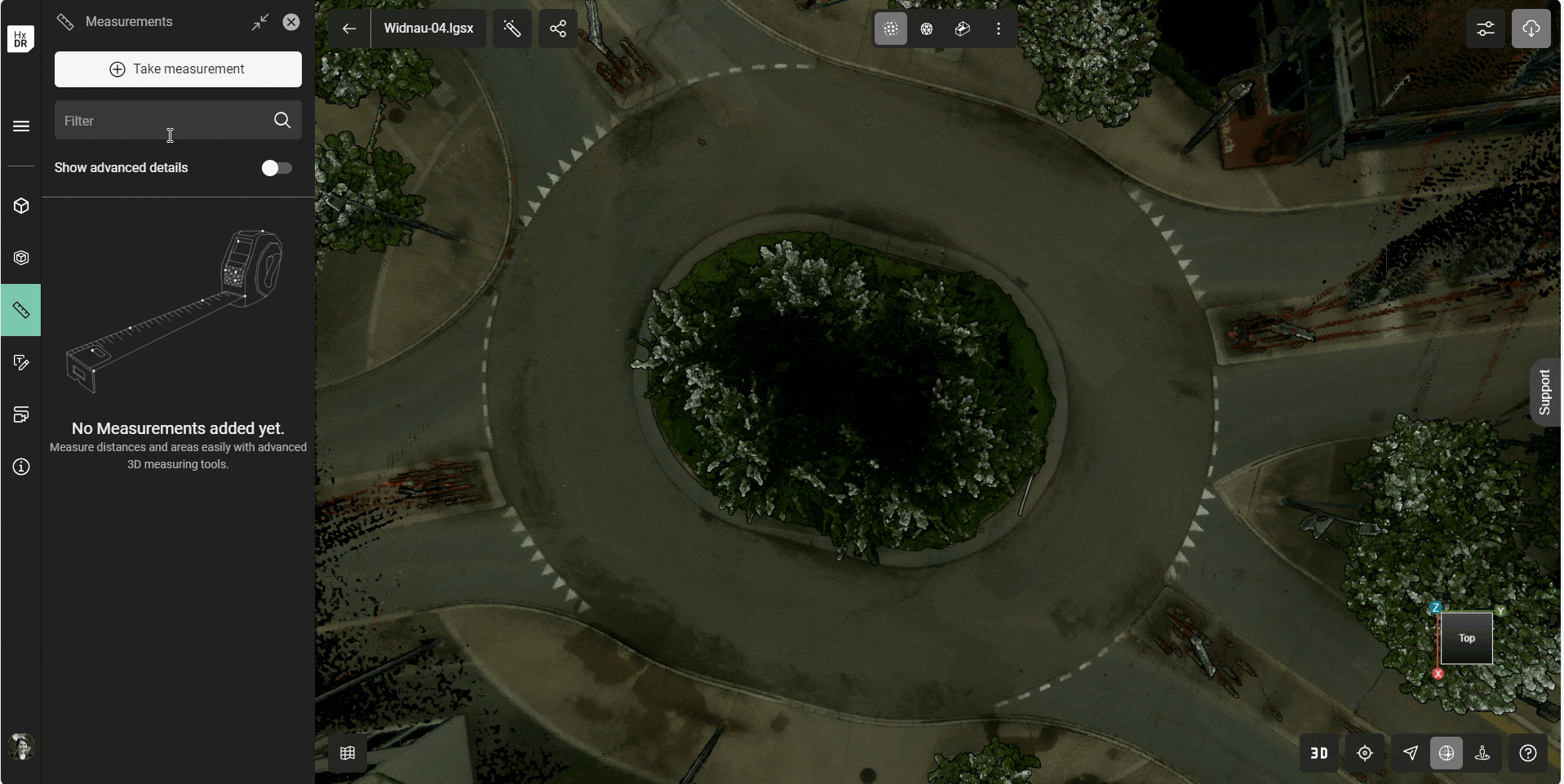Click the Take measurement button
The height and width of the screenshot is (784, 1564).
tap(178, 69)
